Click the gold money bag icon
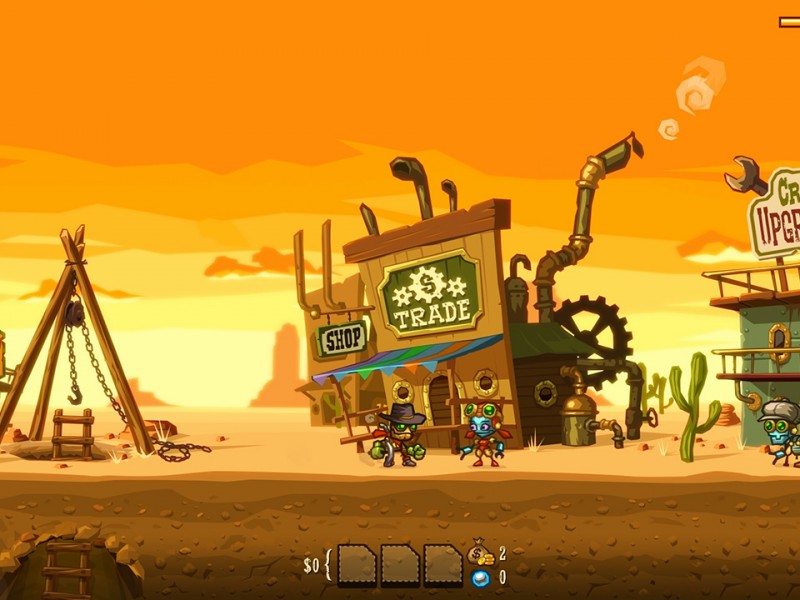 point(481,554)
